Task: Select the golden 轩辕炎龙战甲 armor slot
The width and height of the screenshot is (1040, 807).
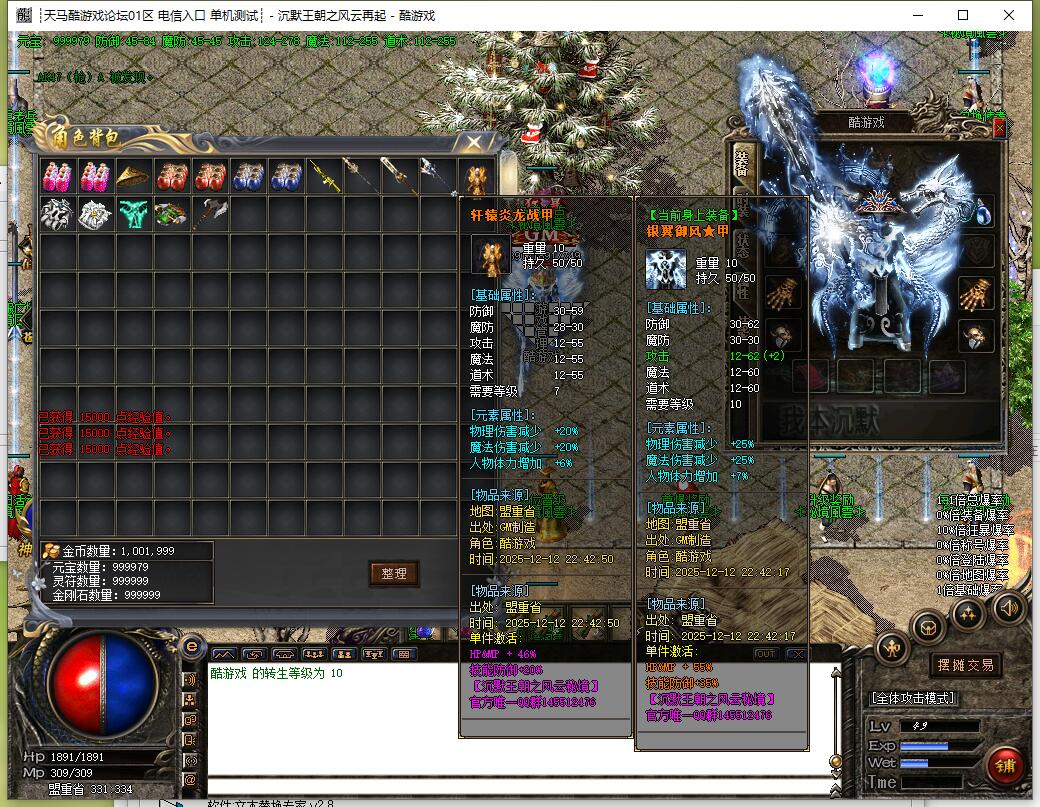Action: click(x=476, y=176)
